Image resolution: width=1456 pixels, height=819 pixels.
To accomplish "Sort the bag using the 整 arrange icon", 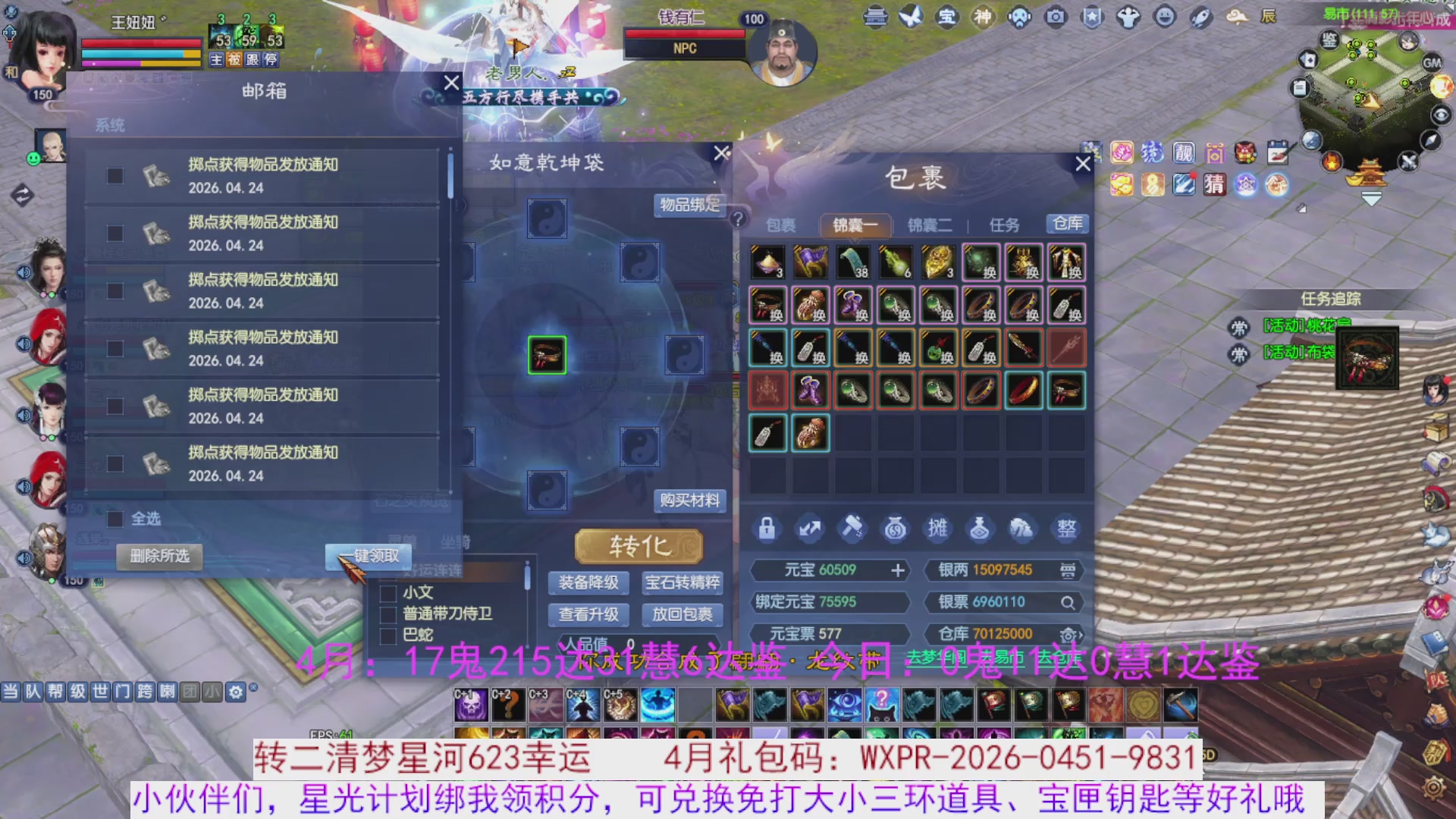I will click(1065, 529).
